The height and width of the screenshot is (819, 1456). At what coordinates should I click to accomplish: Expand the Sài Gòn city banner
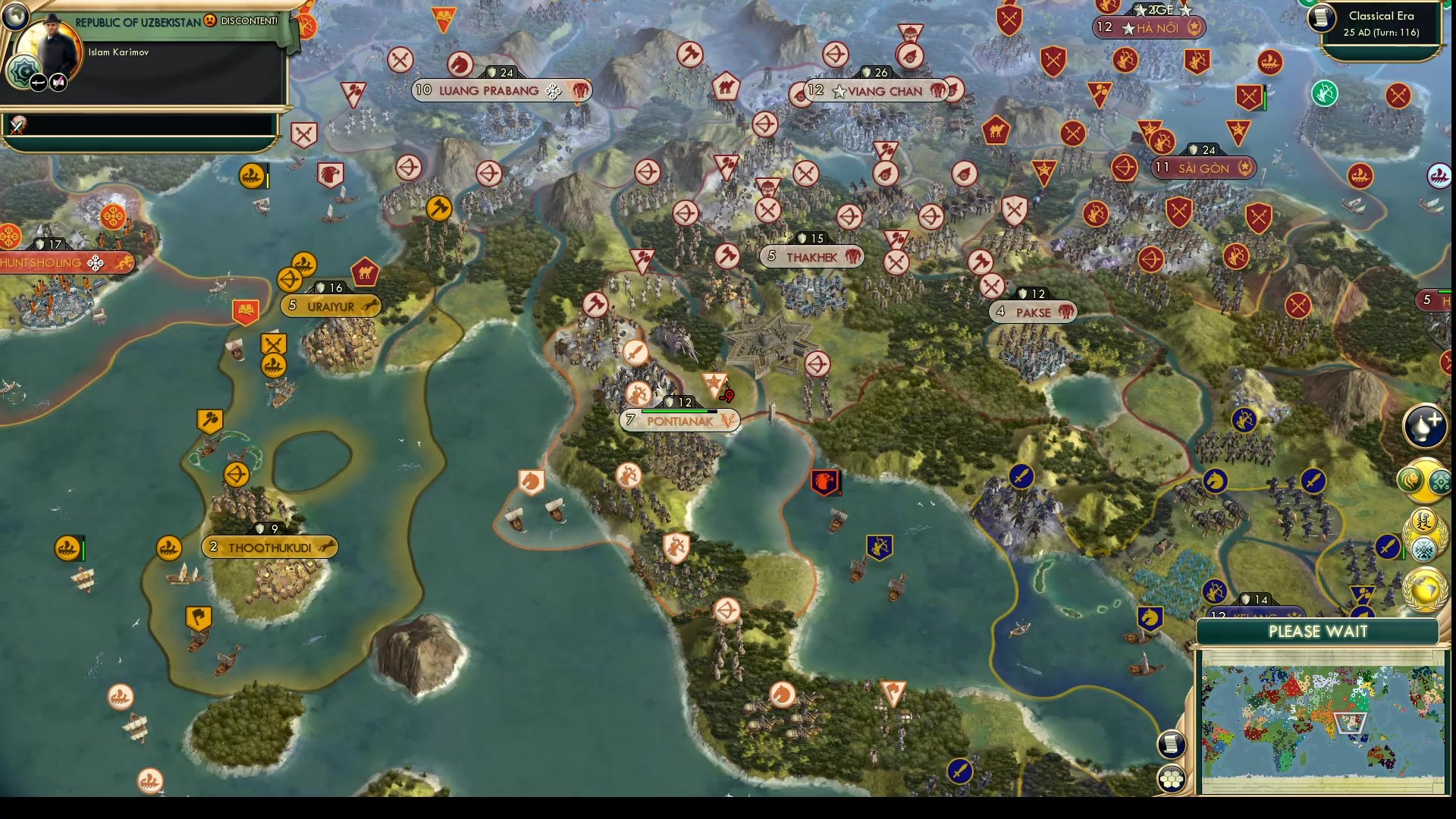click(1202, 168)
